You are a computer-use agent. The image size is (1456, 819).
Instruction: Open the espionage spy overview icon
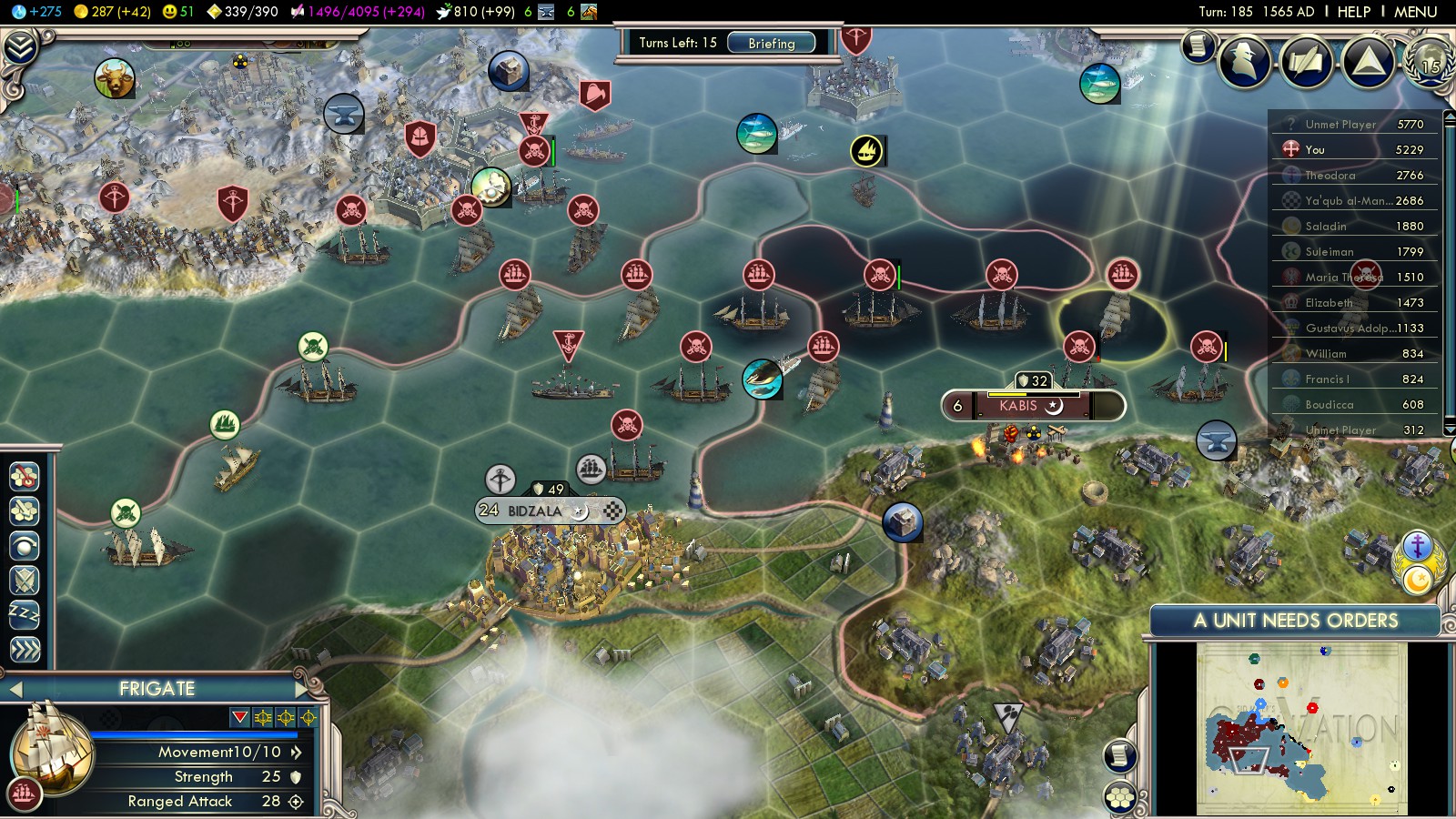(1244, 62)
